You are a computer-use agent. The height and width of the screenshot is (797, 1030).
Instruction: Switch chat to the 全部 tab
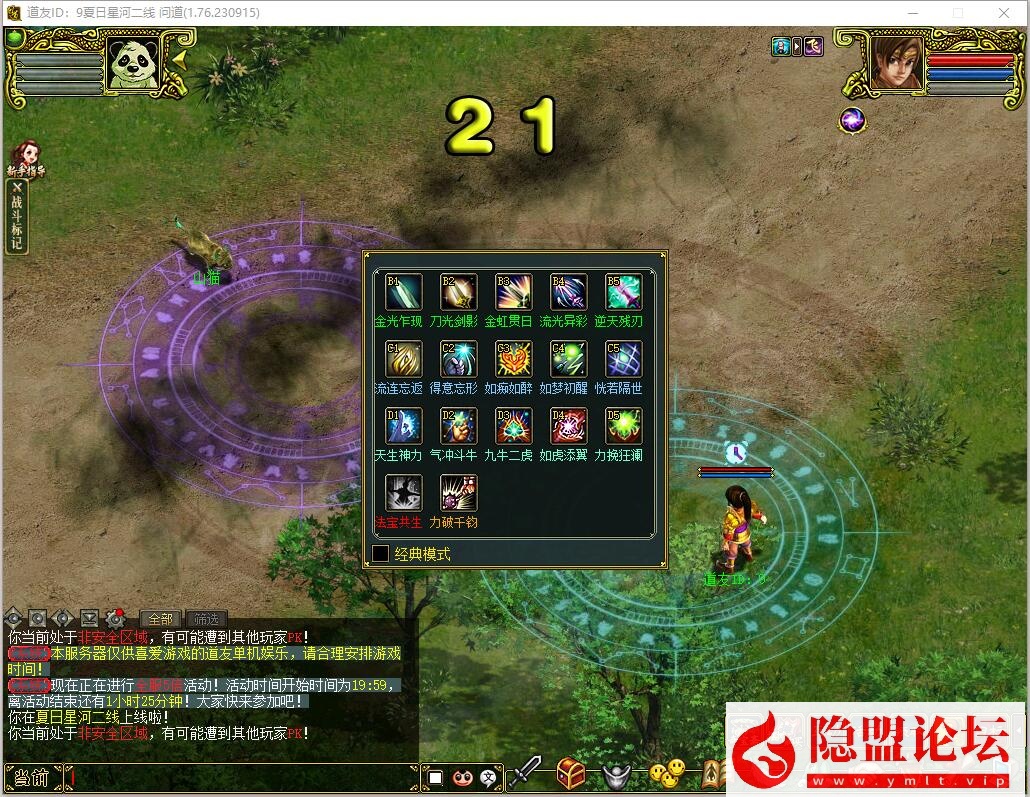[x=160, y=619]
